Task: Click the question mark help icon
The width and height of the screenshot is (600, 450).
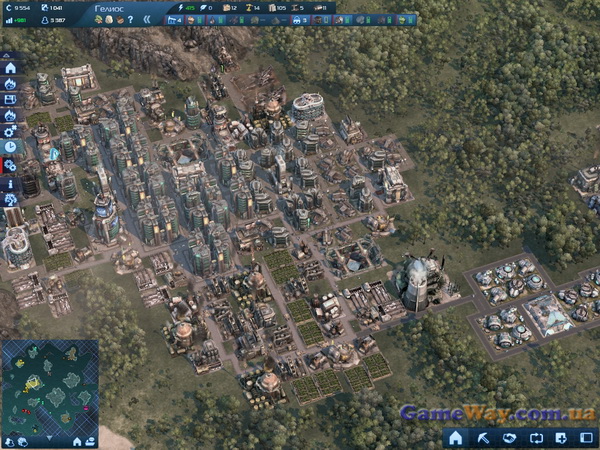Action: click(x=130, y=20)
